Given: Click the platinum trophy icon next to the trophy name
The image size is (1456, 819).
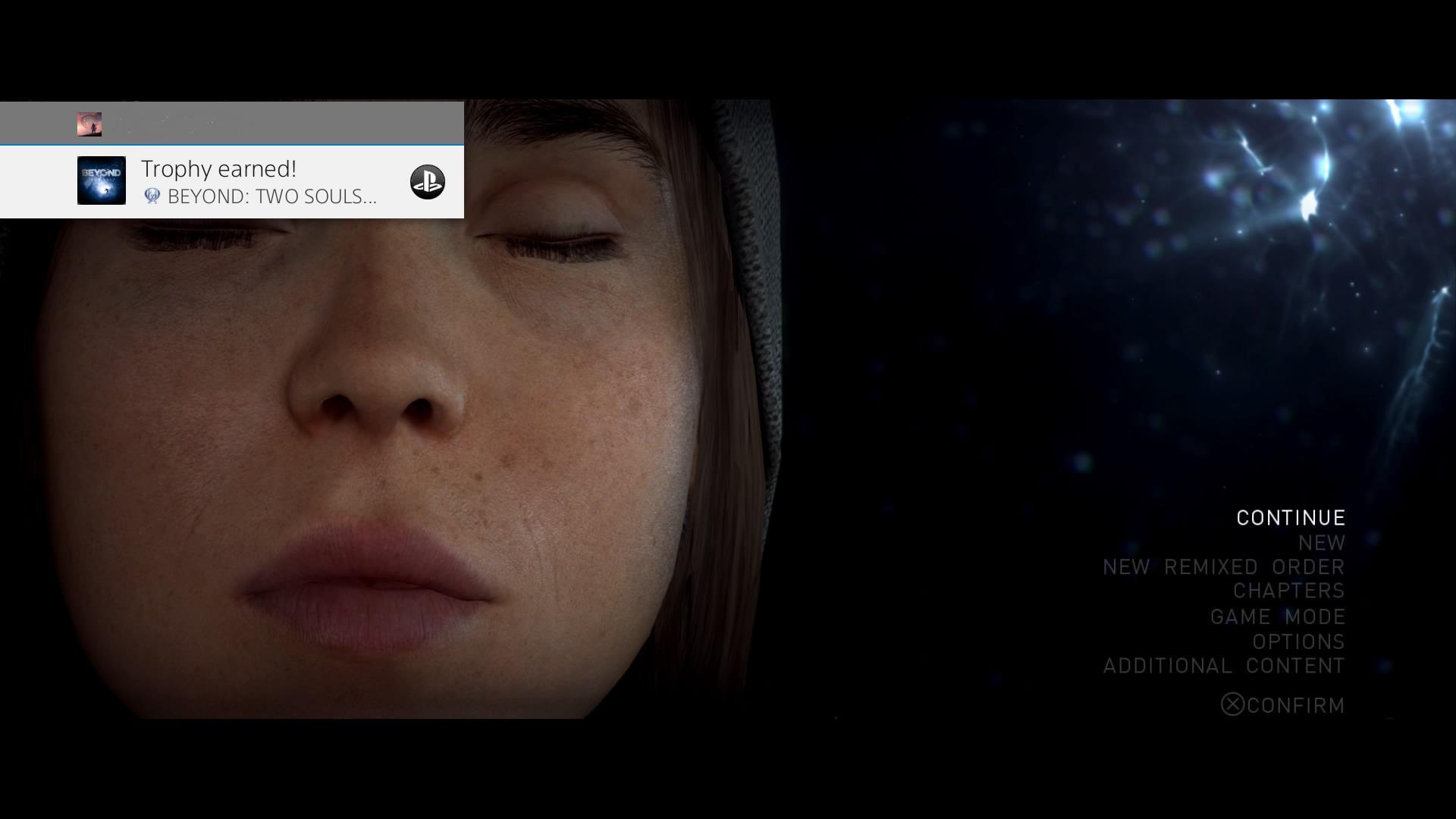Looking at the screenshot, I should click(152, 196).
